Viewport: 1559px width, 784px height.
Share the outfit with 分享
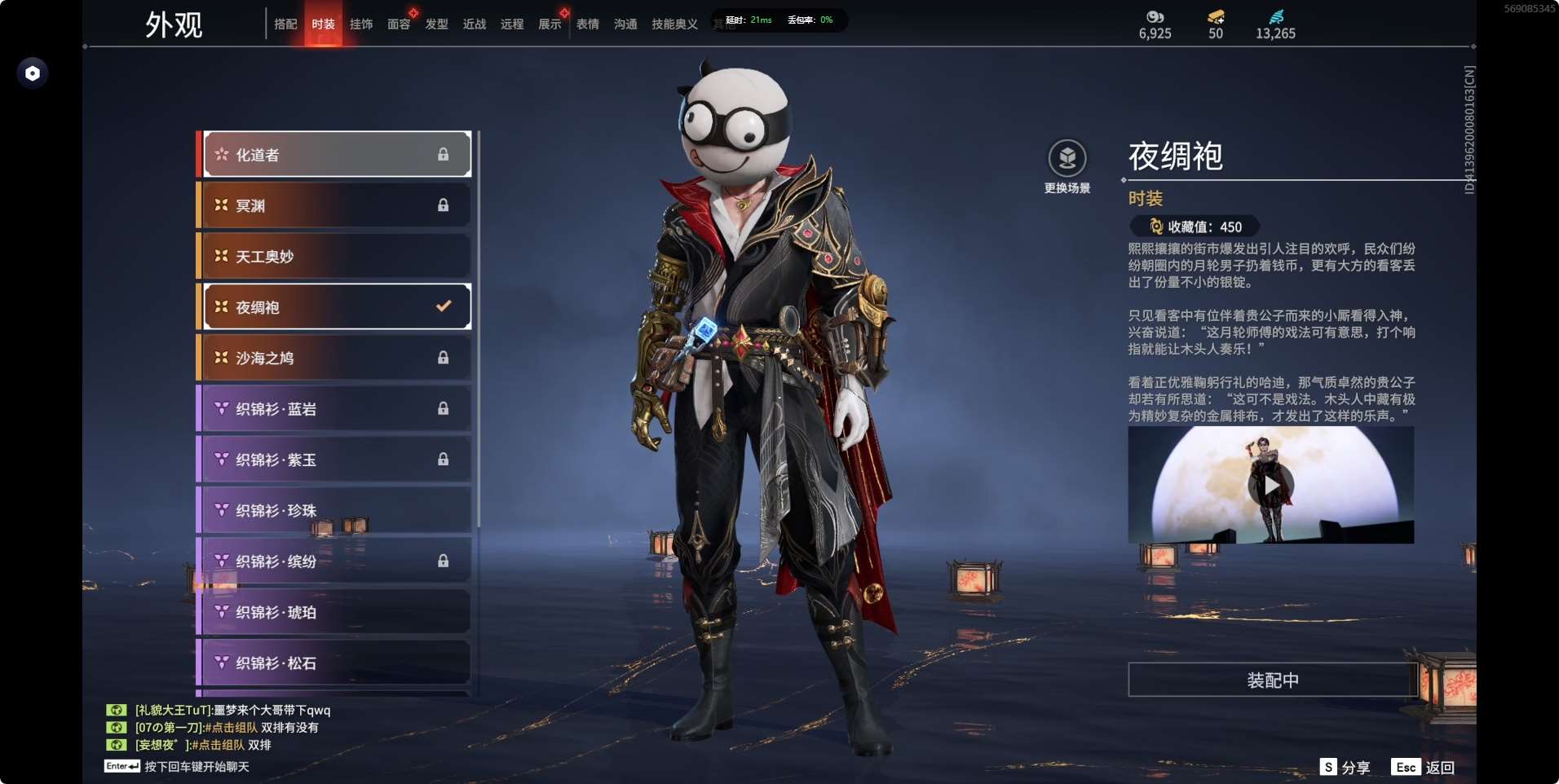tap(1345, 767)
